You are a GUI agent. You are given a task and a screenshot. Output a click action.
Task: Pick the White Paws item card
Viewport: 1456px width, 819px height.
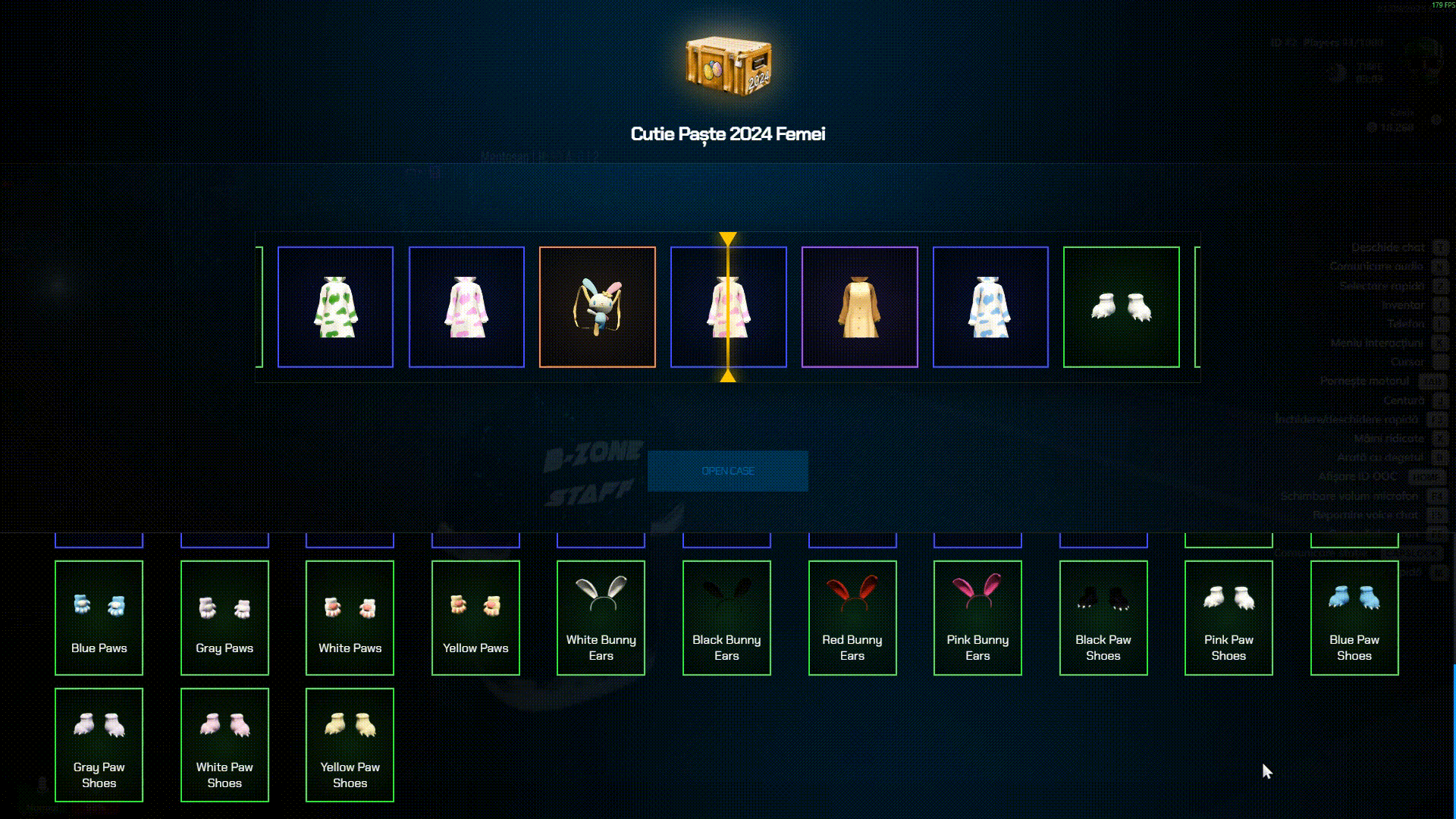(x=350, y=617)
